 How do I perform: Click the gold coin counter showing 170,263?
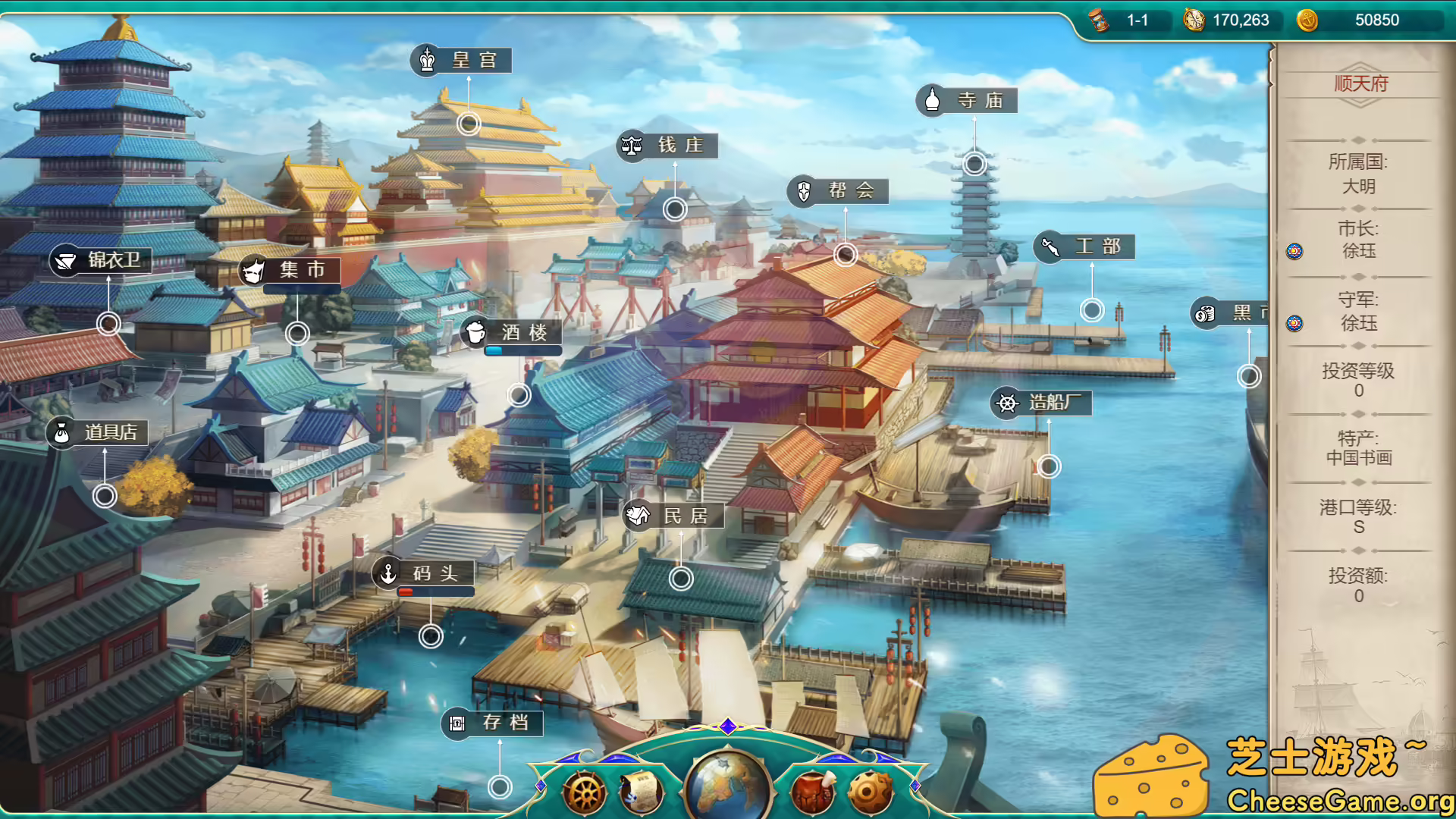[x=1228, y=20]
